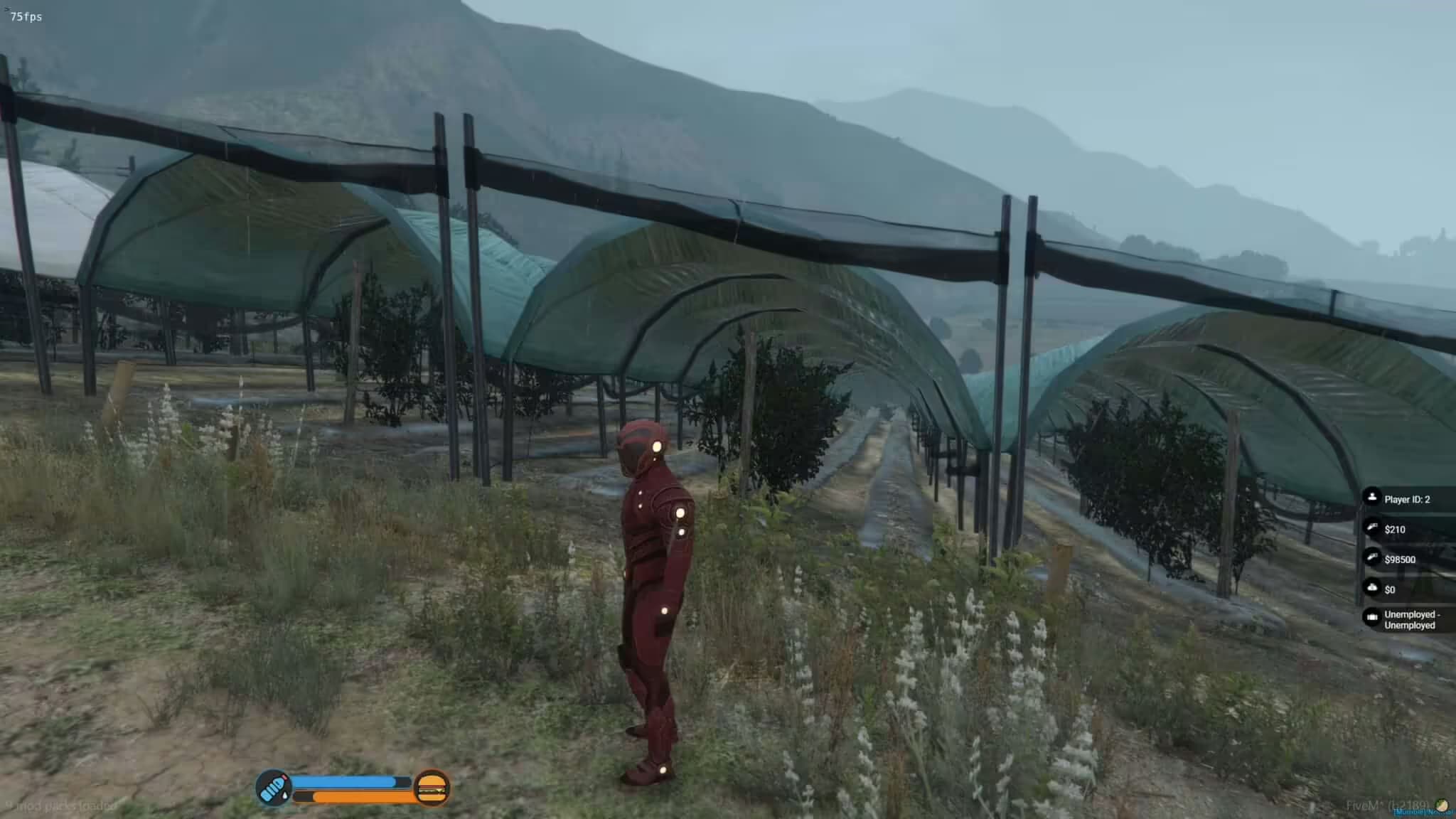Expand the $210 cash HUD row
This screenshot has height=819, width=1456.
1395,529
